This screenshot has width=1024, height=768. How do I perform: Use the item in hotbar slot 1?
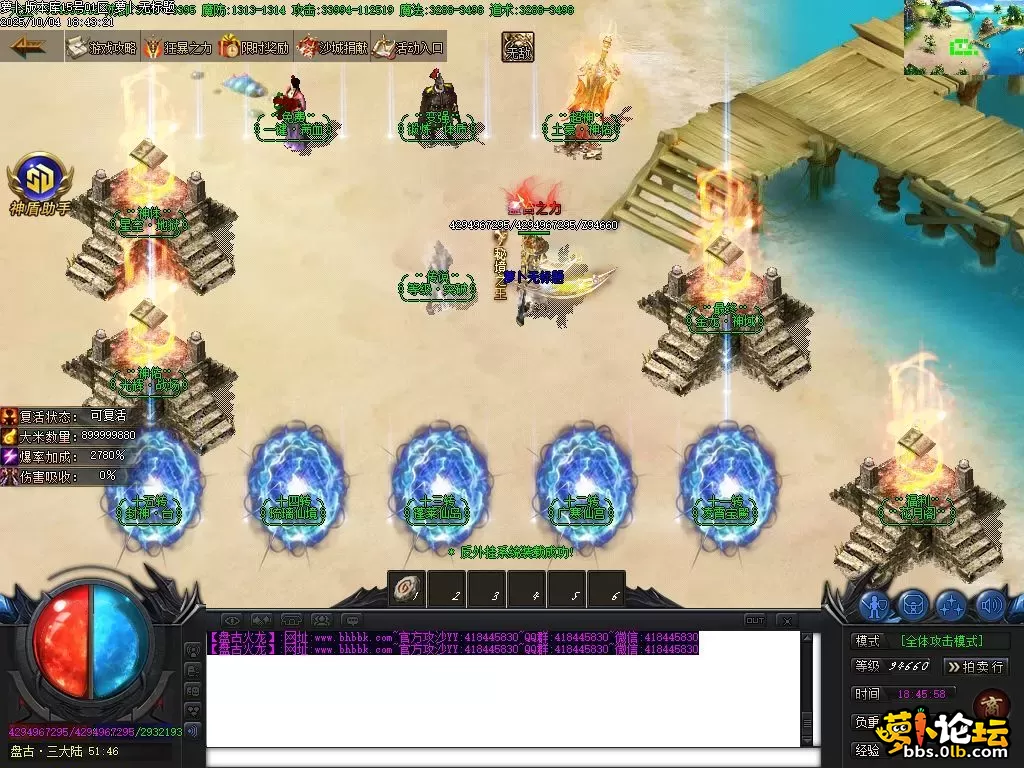[x=407, y=589]
